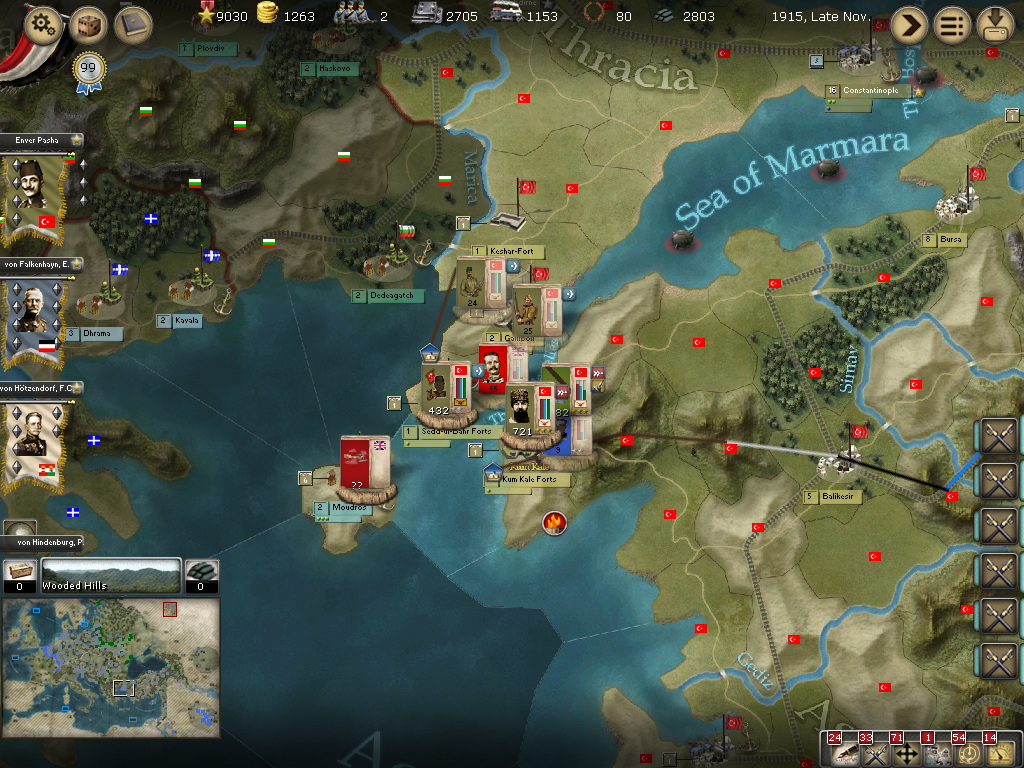
Task: Click the four-arrow movement toolbar button
Action: point(908,751)
